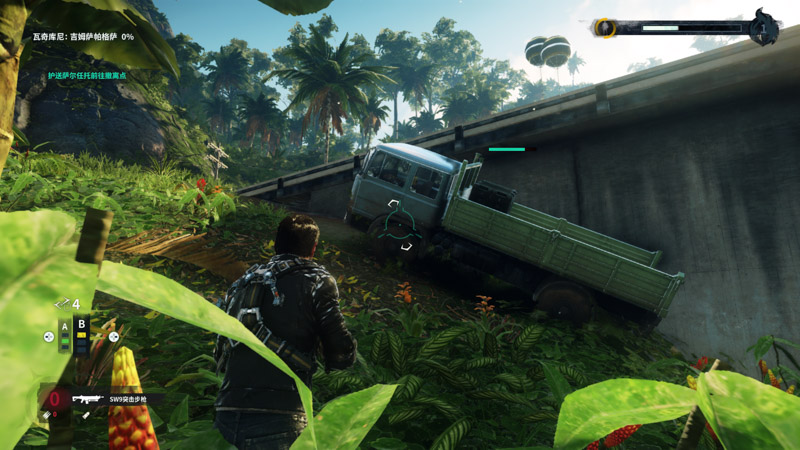Click the SW9 assault rifle weapon icon

coord(87,399)
